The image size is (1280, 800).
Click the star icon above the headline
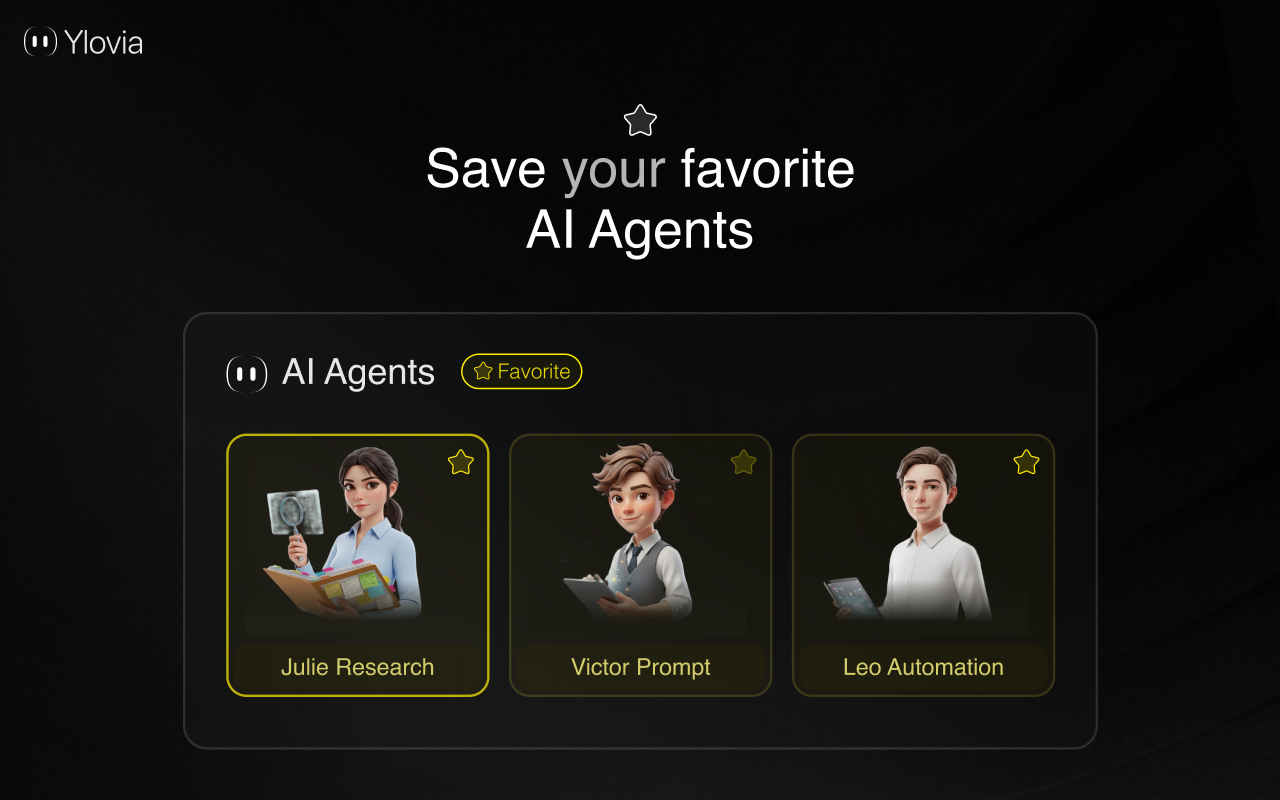[639, 119]
